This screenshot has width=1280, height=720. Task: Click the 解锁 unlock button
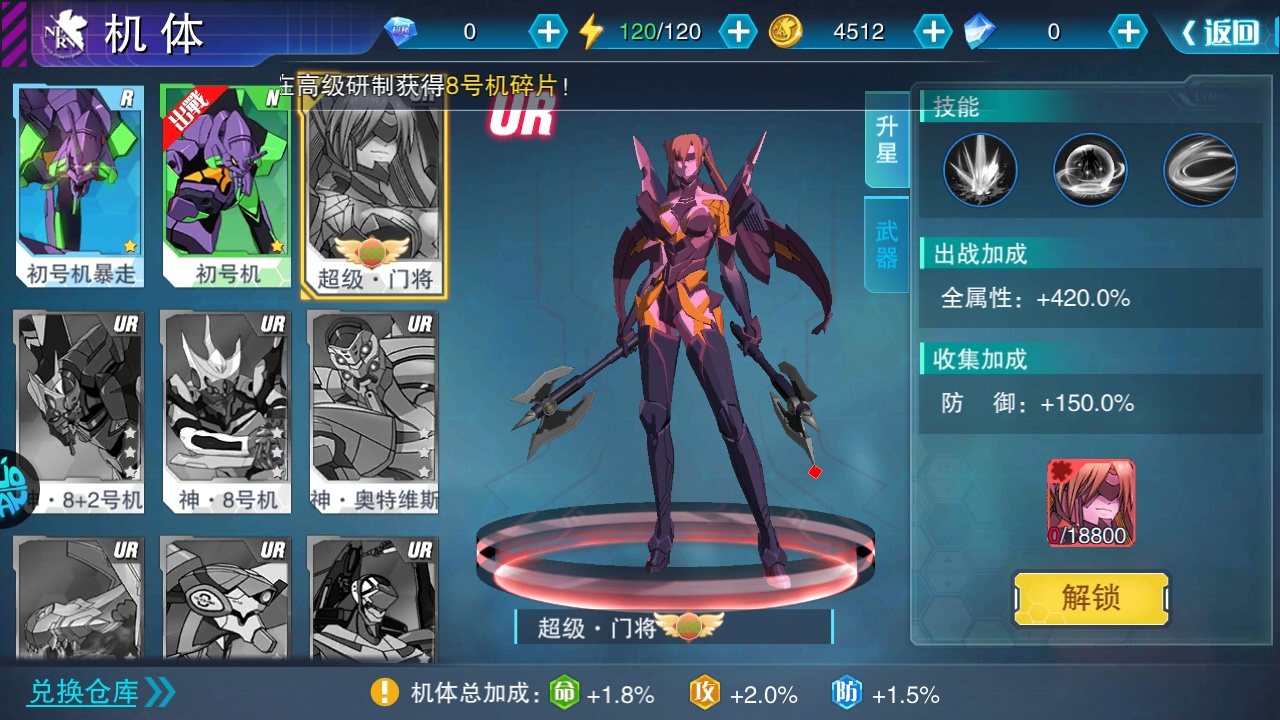tap(1091, 598)
